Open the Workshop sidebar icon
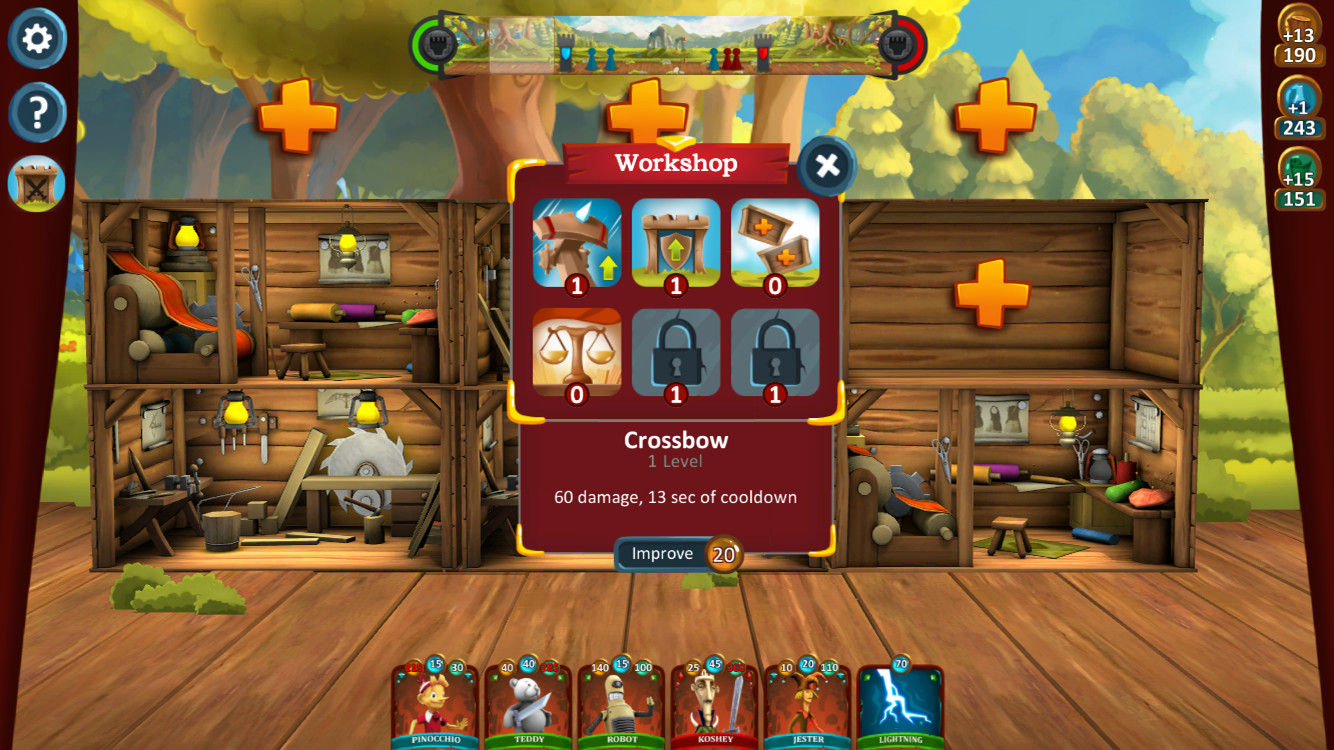This screenshot has height=750, width=1334. 37,183
